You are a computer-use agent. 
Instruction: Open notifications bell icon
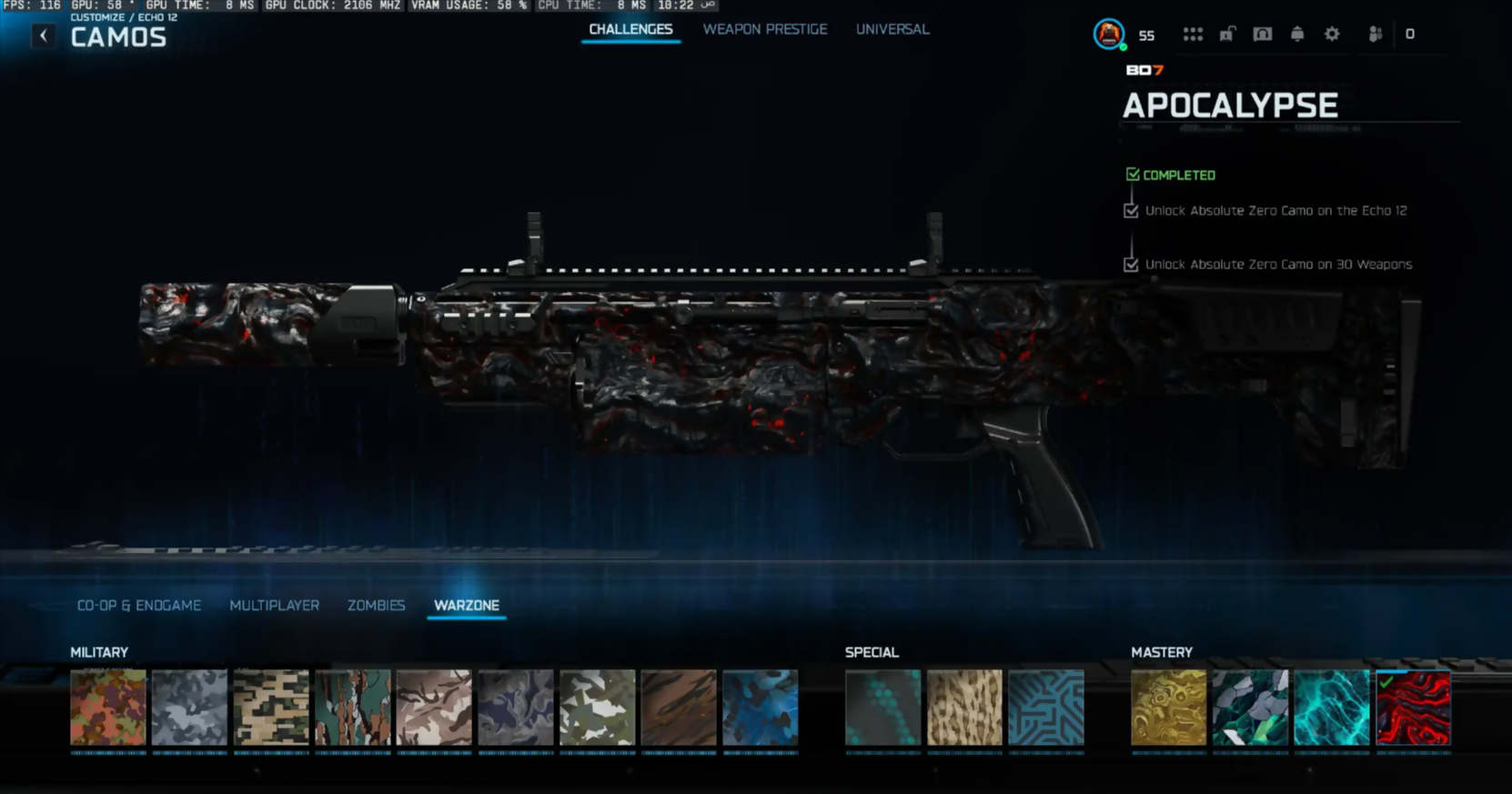tap(1297, 35)
